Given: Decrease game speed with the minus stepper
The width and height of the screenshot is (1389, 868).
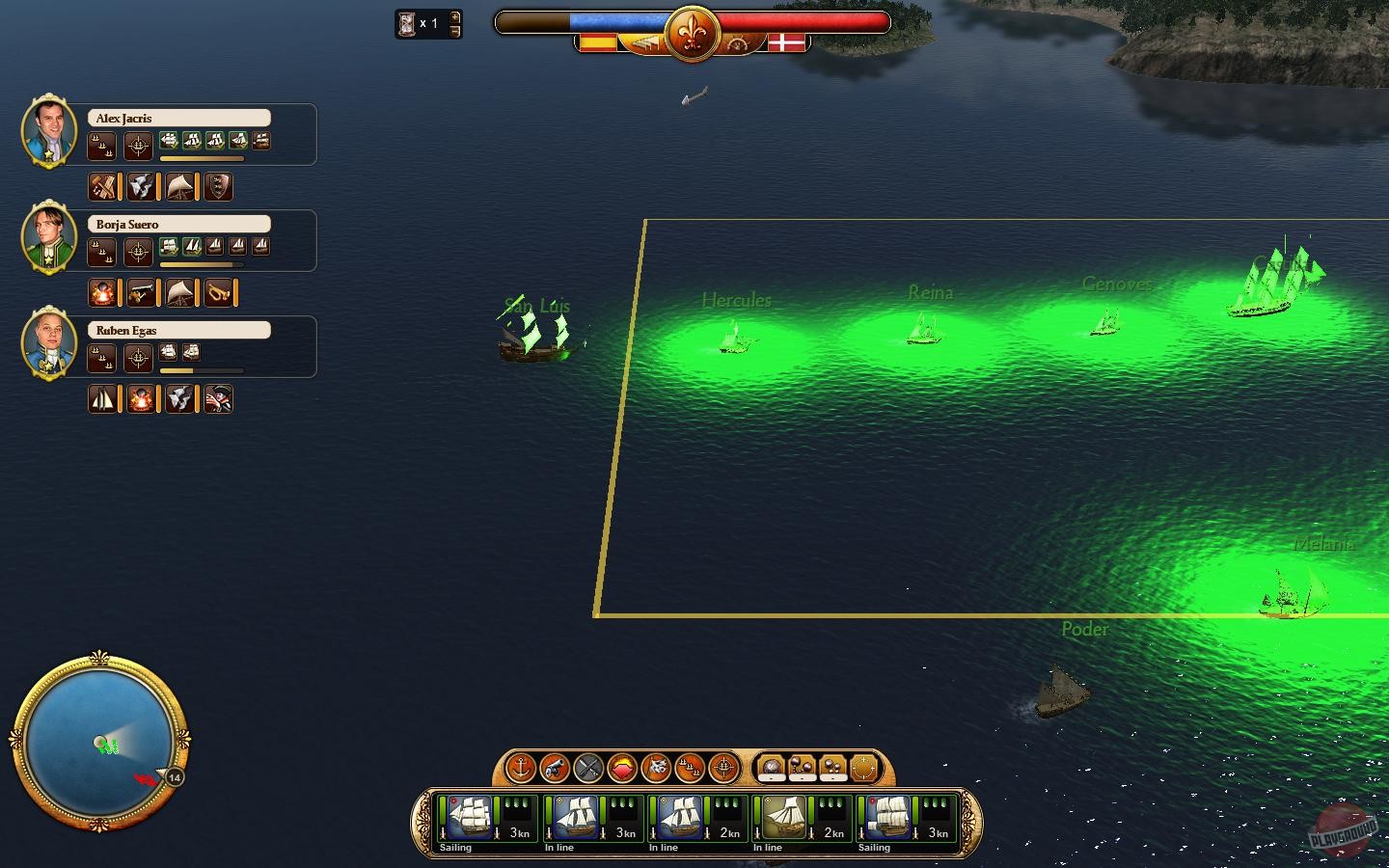Looking at the screenshot, I should [453, 30].
